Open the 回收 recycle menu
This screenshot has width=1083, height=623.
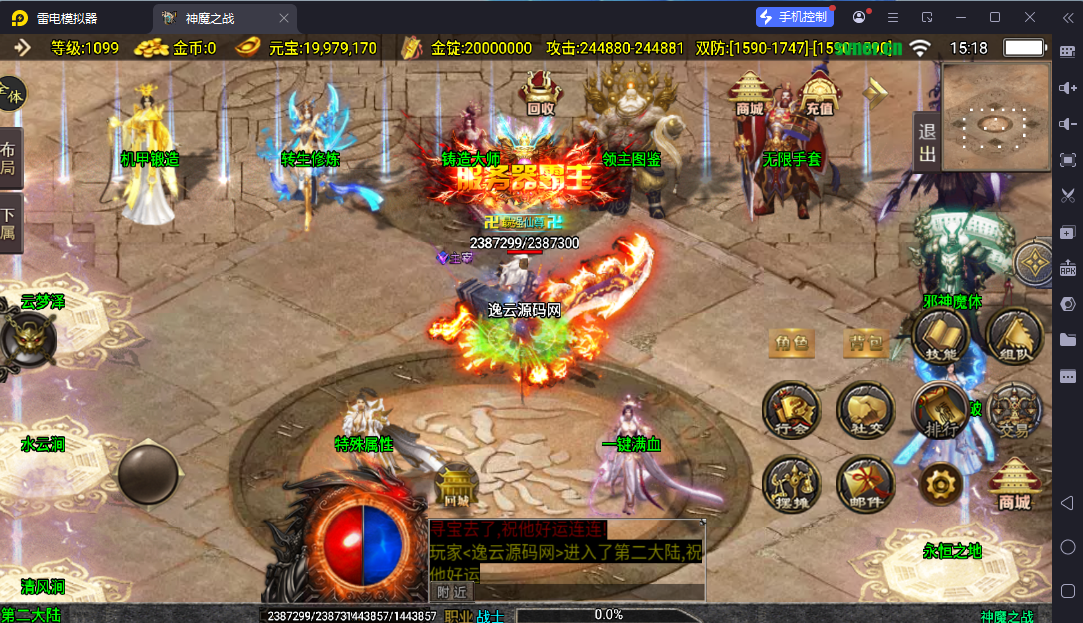point(541,95)
